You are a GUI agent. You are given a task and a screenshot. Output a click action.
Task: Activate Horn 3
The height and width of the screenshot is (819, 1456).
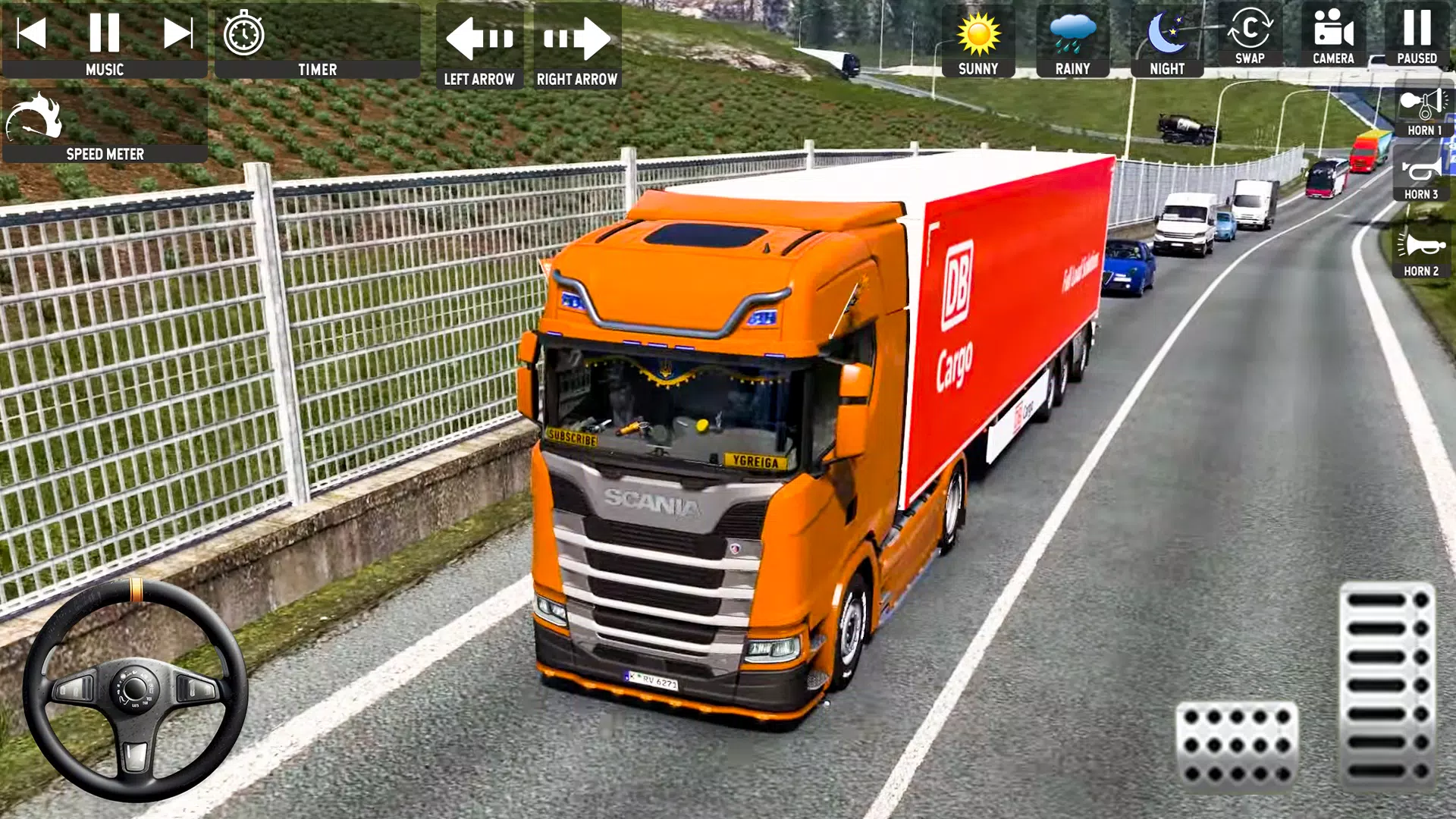coord(1422,173)
